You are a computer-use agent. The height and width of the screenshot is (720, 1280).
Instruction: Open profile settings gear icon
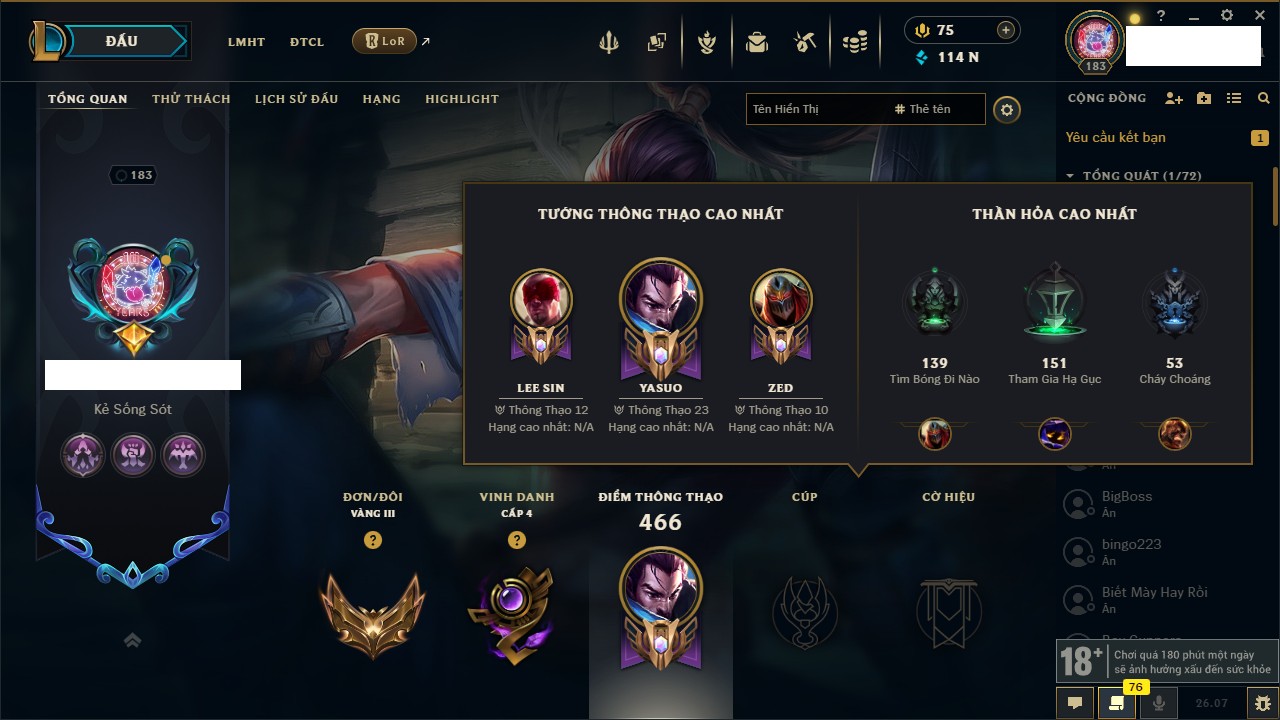click(1007, 109)
